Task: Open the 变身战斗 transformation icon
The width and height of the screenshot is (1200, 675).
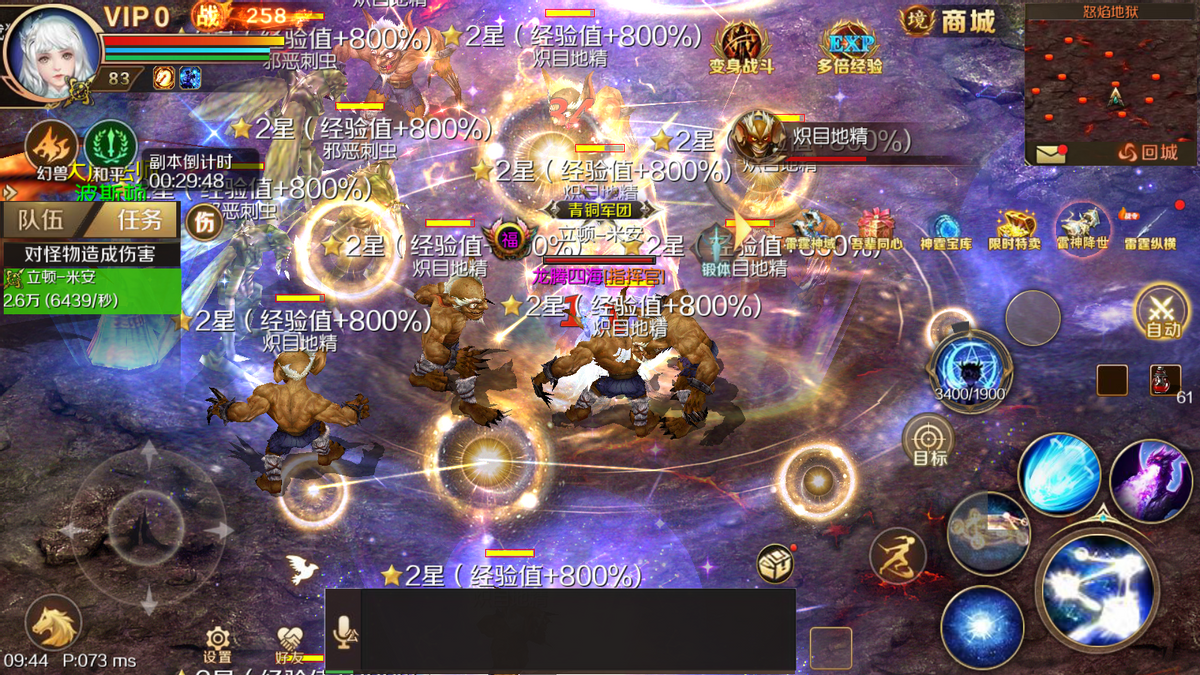Action: 742,47
